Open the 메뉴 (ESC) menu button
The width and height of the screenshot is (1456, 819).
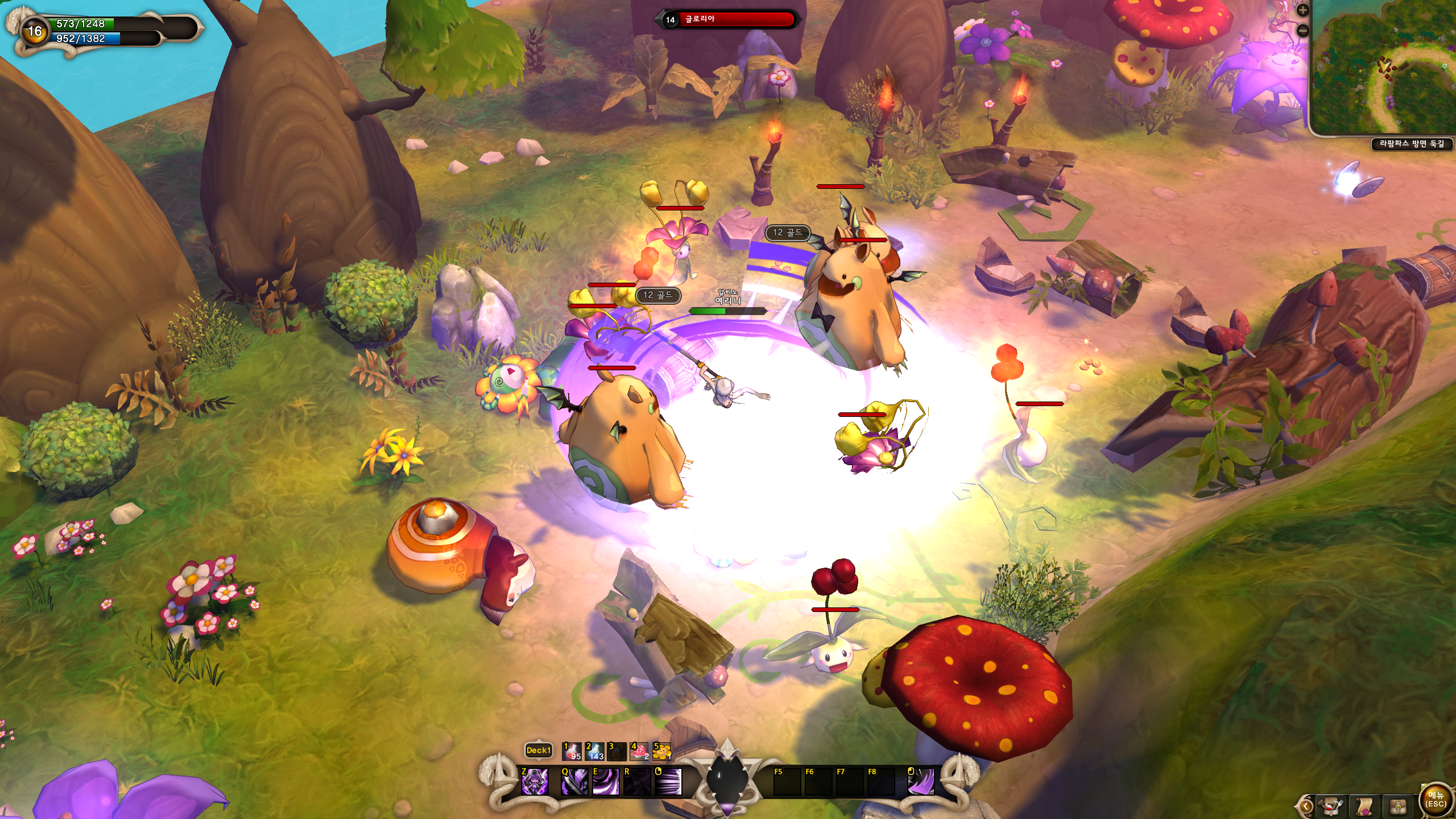pos(1435,799)
